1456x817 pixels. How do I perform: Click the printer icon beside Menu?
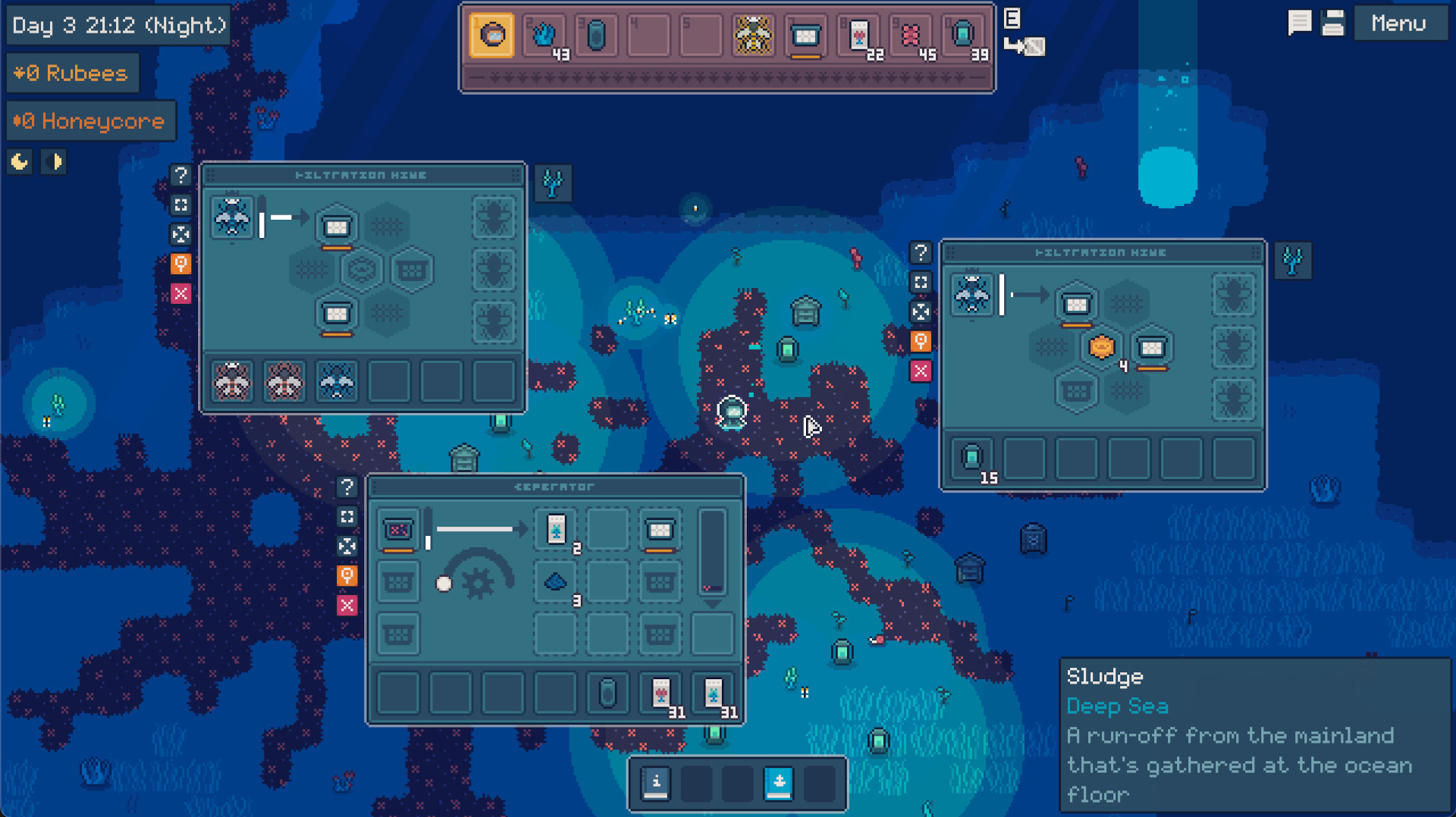click(x=1332, y=23)
